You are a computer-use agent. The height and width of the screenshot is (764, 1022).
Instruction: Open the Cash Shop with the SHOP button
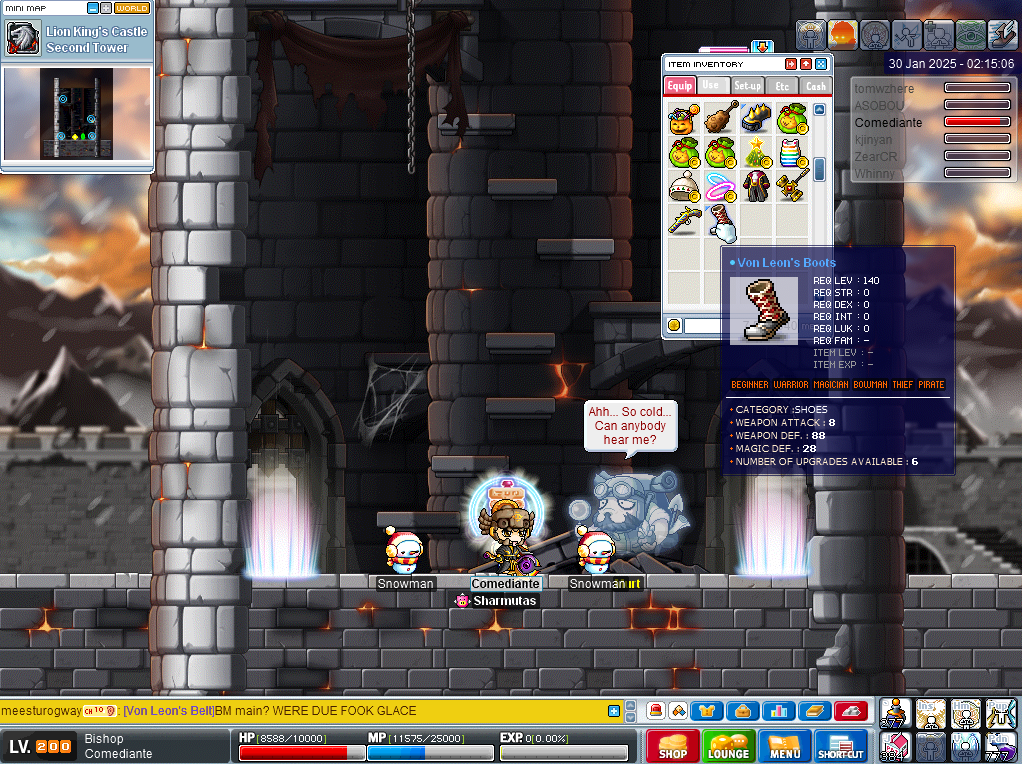pyautogui.click(x=672, y=746)
